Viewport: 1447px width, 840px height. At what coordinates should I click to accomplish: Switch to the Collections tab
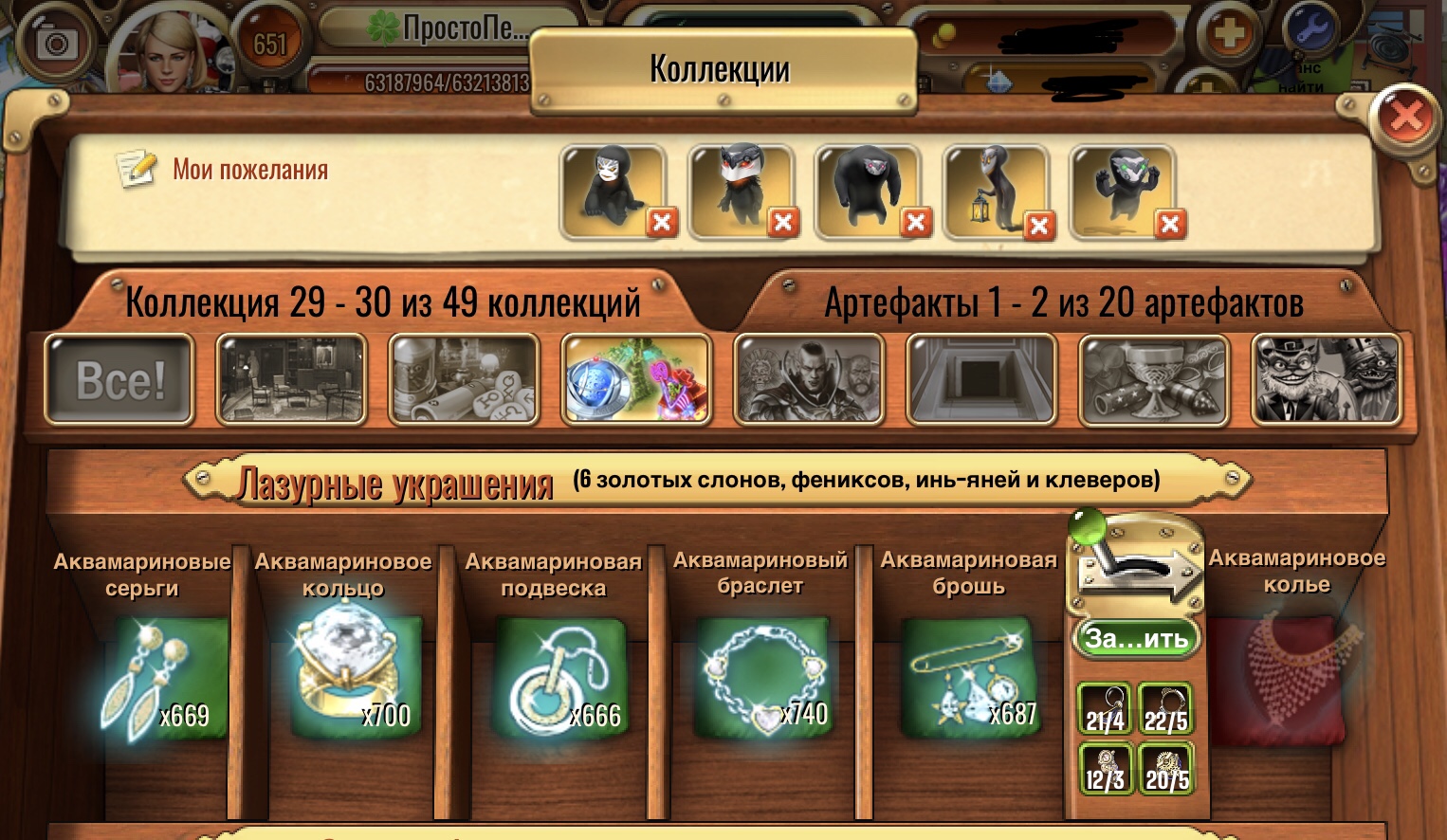click(x=382, y=302)
